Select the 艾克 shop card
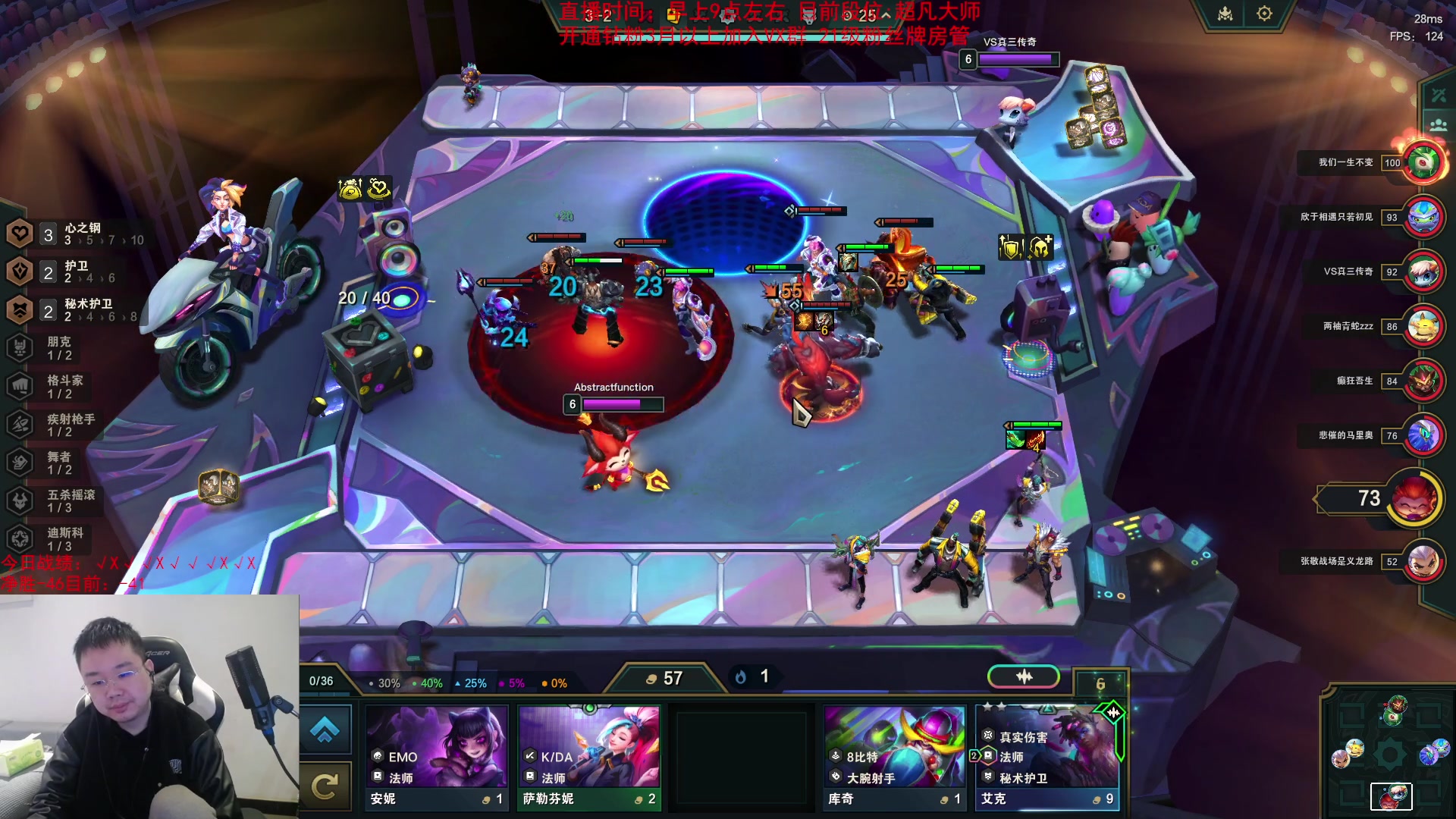1456x819 pixels. 1046,757
